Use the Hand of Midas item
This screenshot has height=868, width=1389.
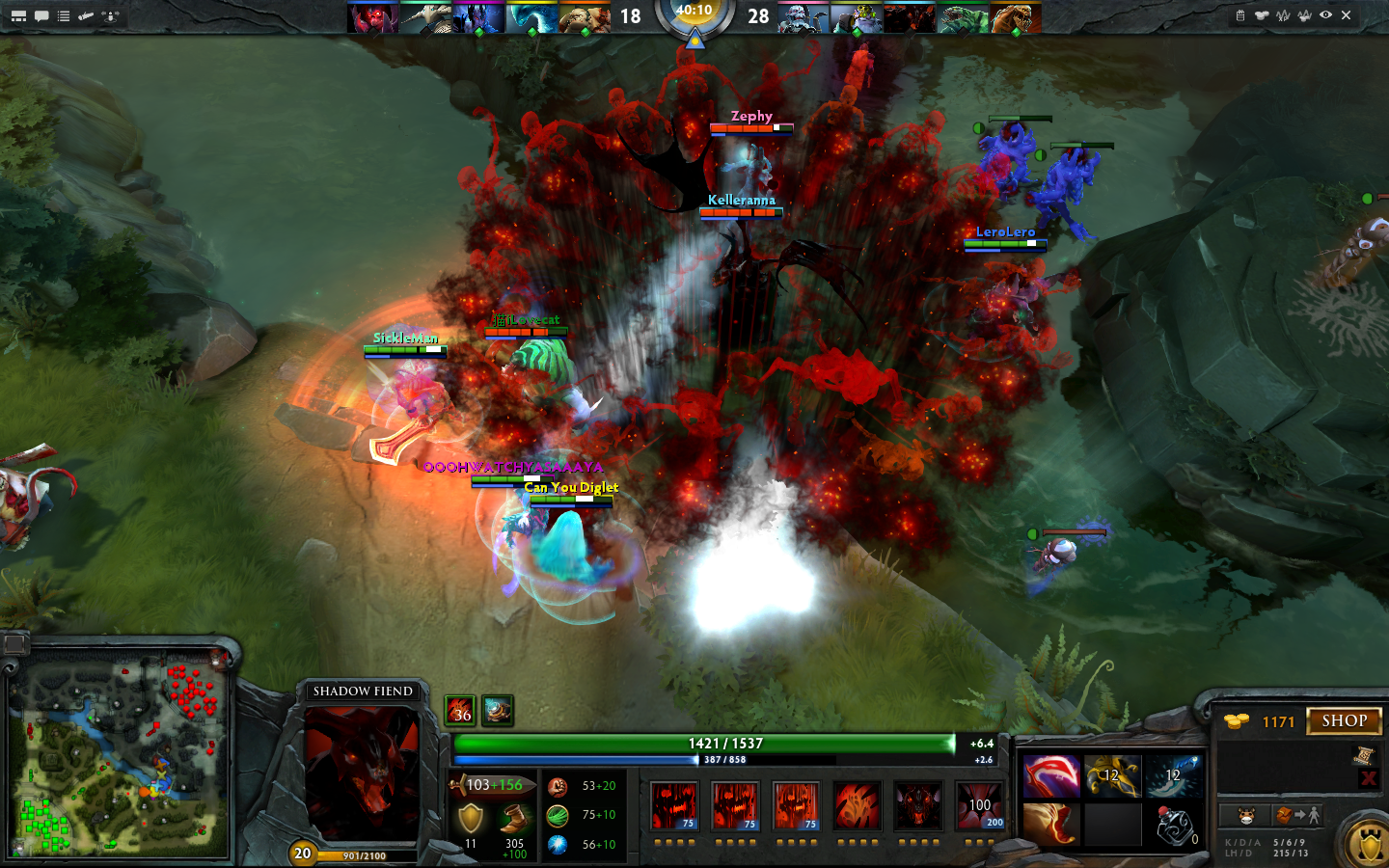pos(1113,778)
